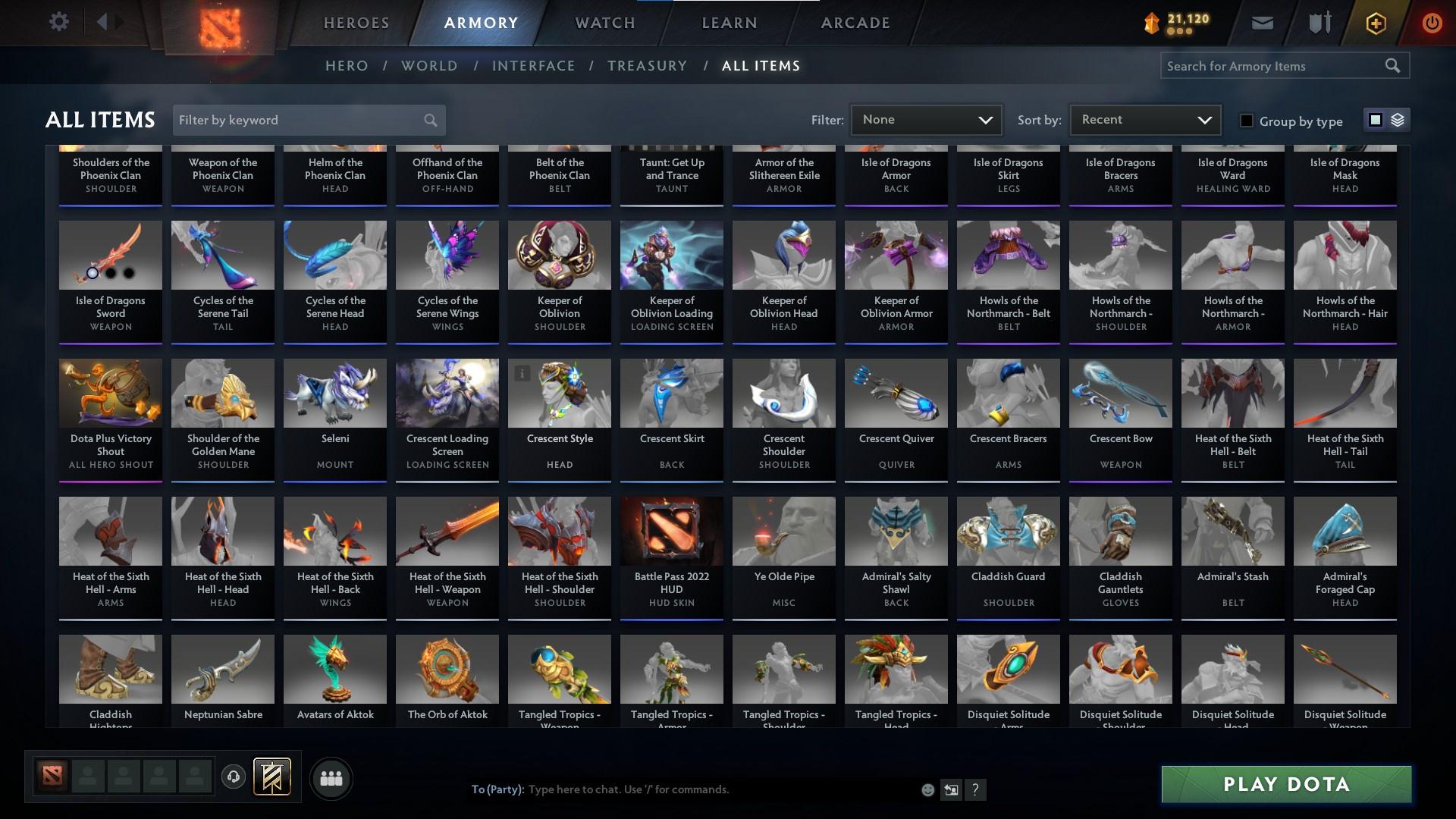
Task: Select the Crescent Bow item thumbnail
Action: tap(1120, 393)
